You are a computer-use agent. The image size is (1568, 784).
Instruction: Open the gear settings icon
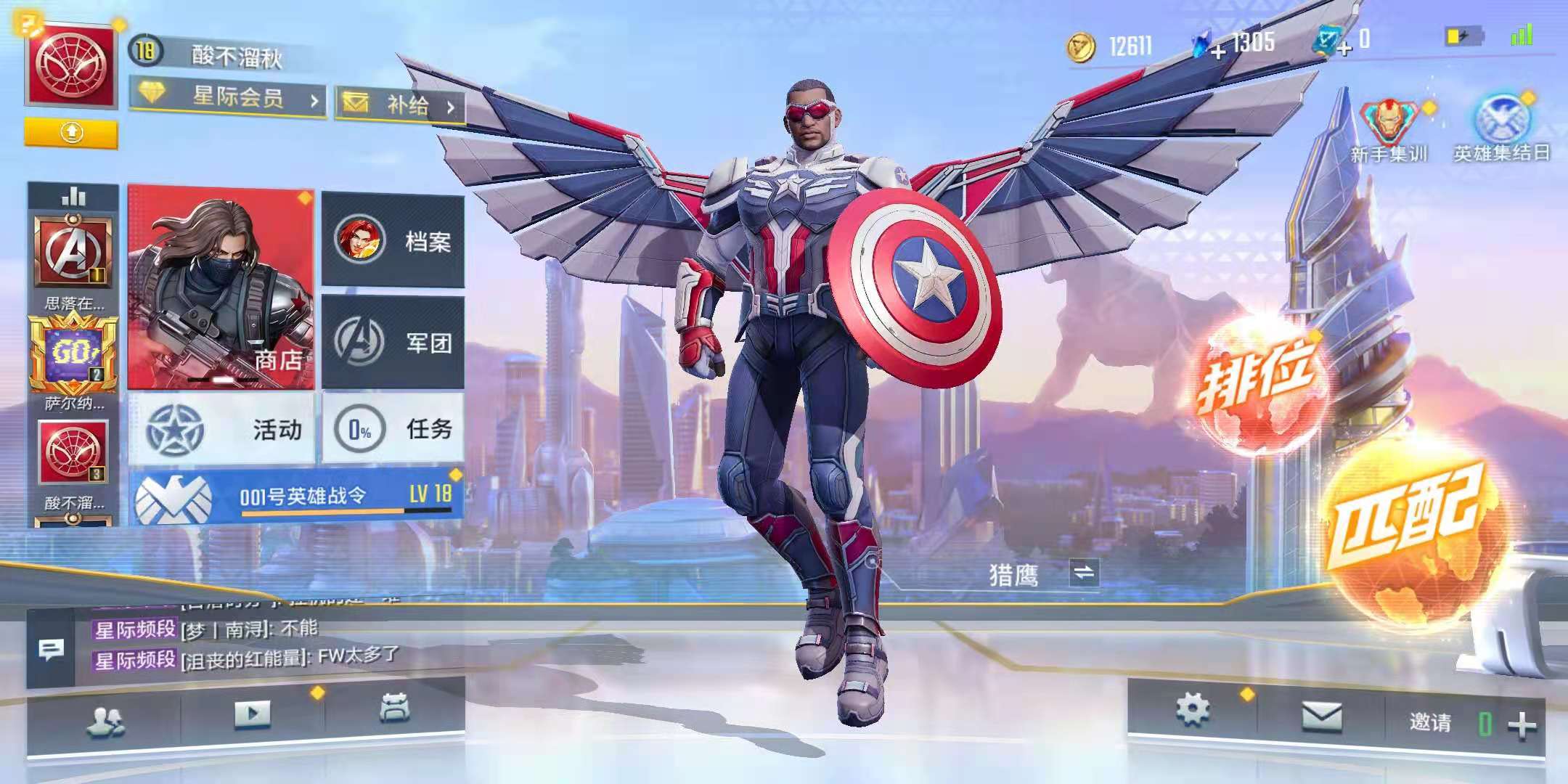pos(1192,709)
